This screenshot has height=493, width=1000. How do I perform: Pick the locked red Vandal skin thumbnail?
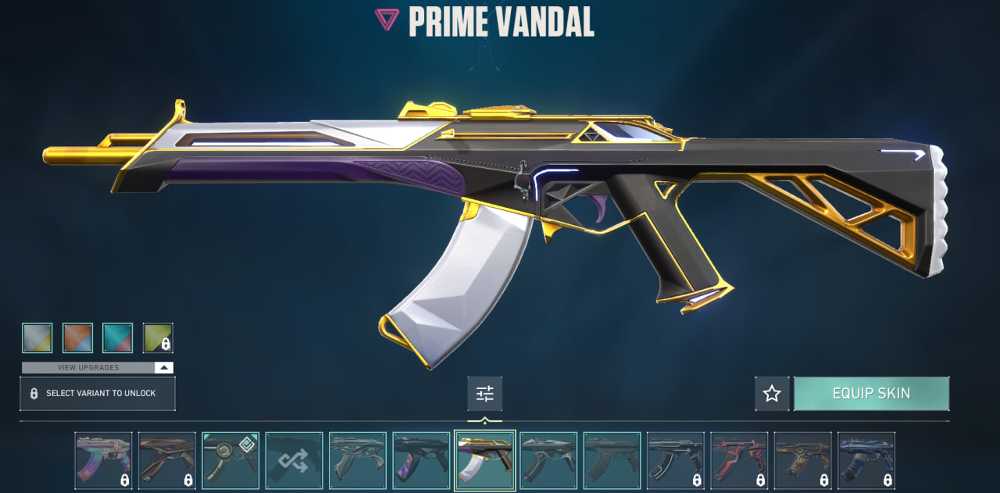click(x=739, y=460)
